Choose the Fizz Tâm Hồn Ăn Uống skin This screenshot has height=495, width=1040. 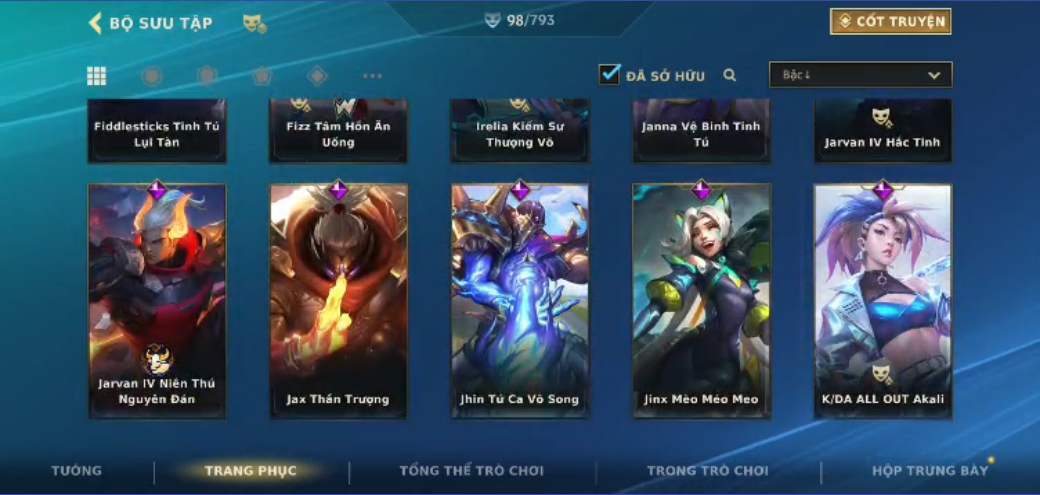(x=338, y=132)
